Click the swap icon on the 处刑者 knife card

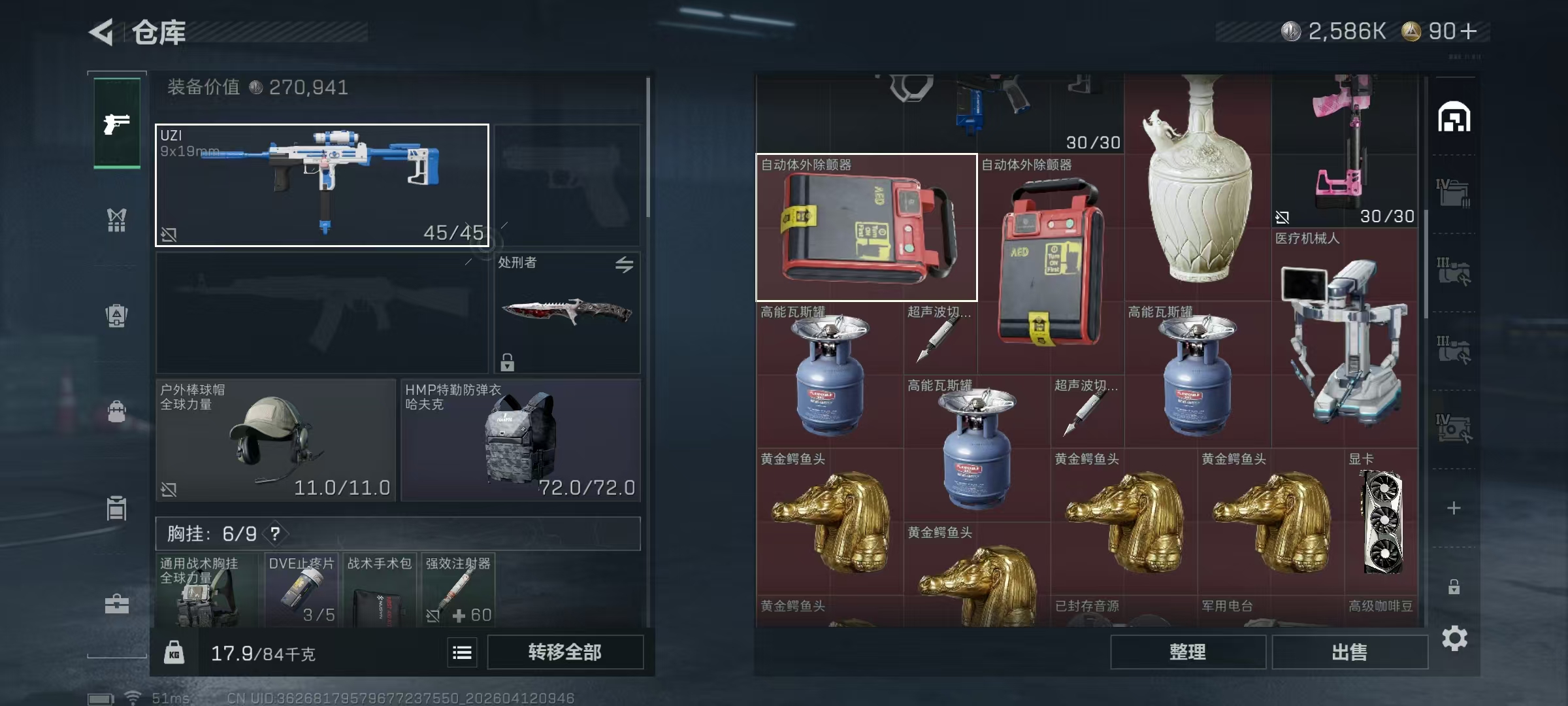(625, 265)
